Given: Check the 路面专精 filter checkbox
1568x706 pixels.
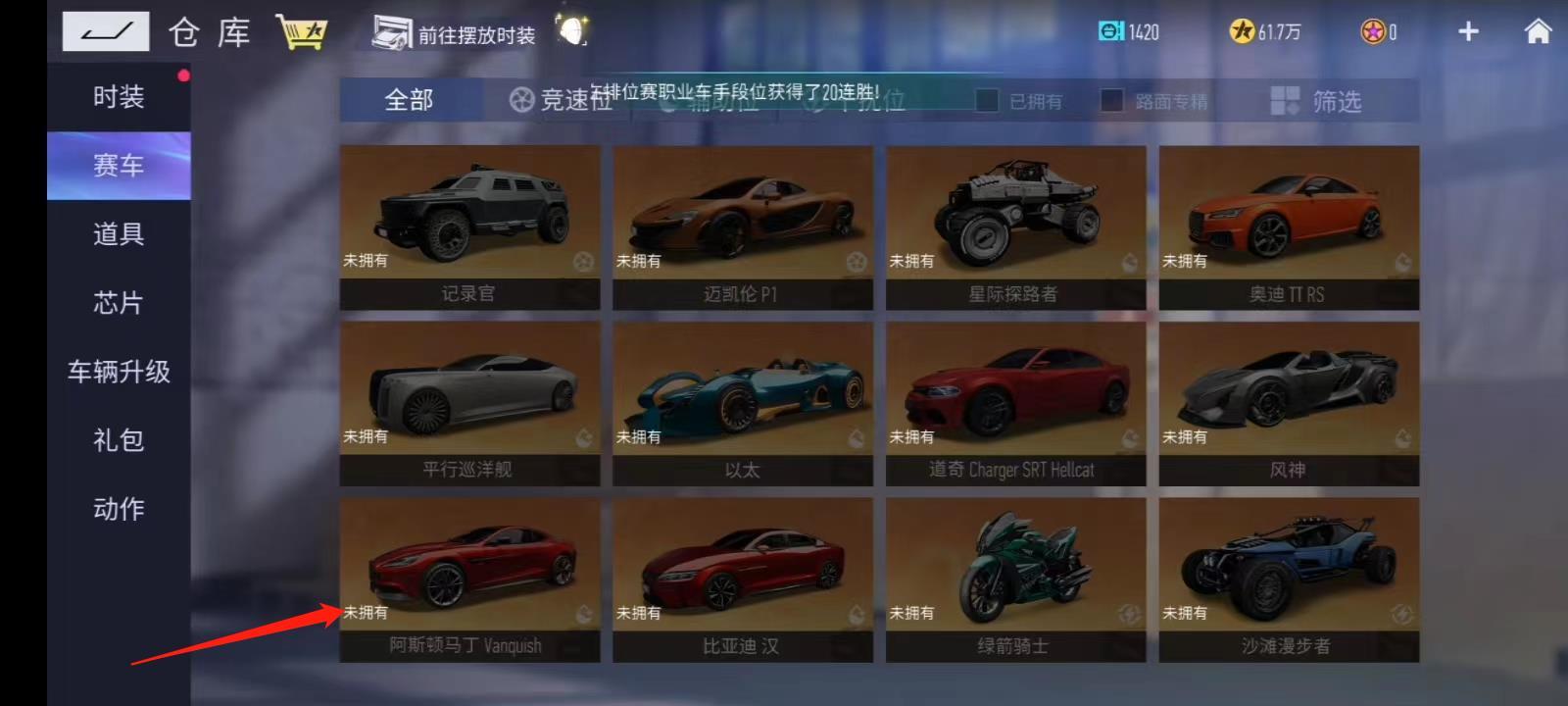Looking at the screenshot, I should point(1113,101).
